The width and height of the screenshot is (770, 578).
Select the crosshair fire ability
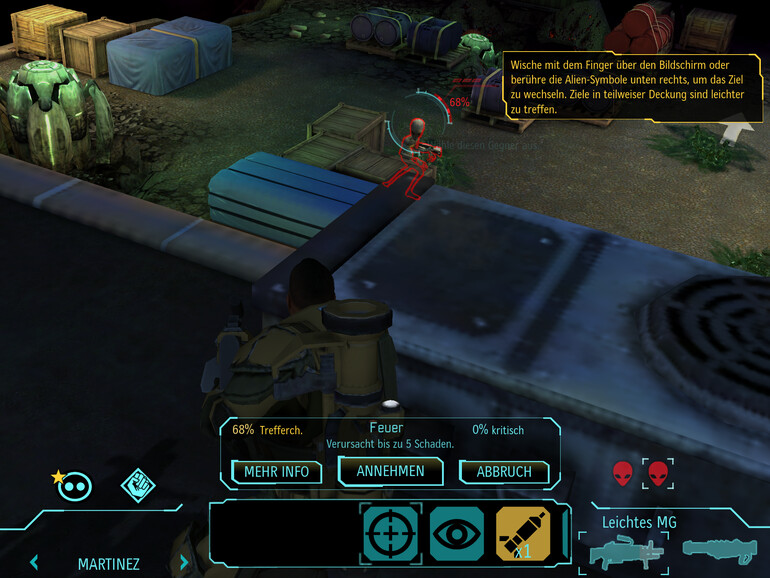(391, 533)
